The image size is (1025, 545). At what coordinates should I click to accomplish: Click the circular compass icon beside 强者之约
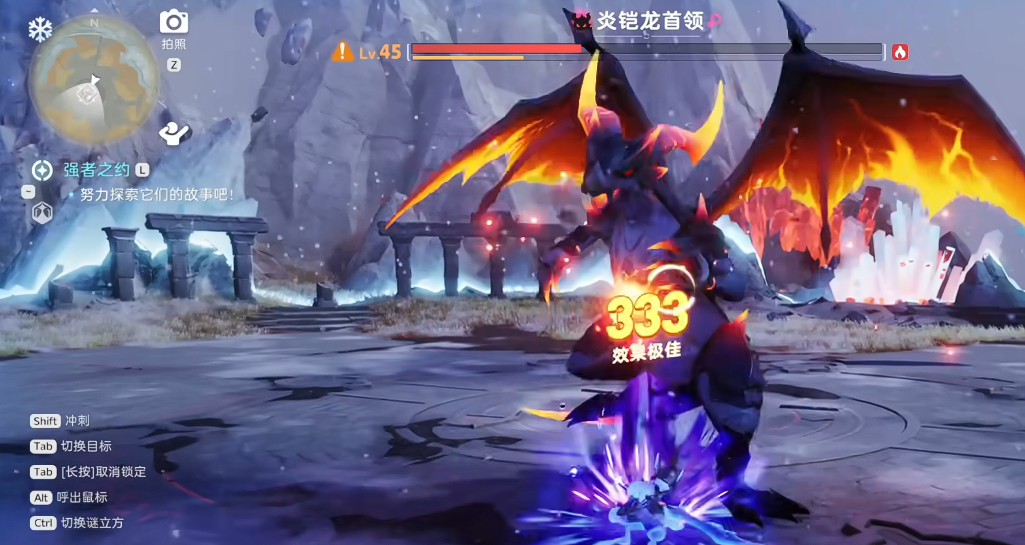42,170
